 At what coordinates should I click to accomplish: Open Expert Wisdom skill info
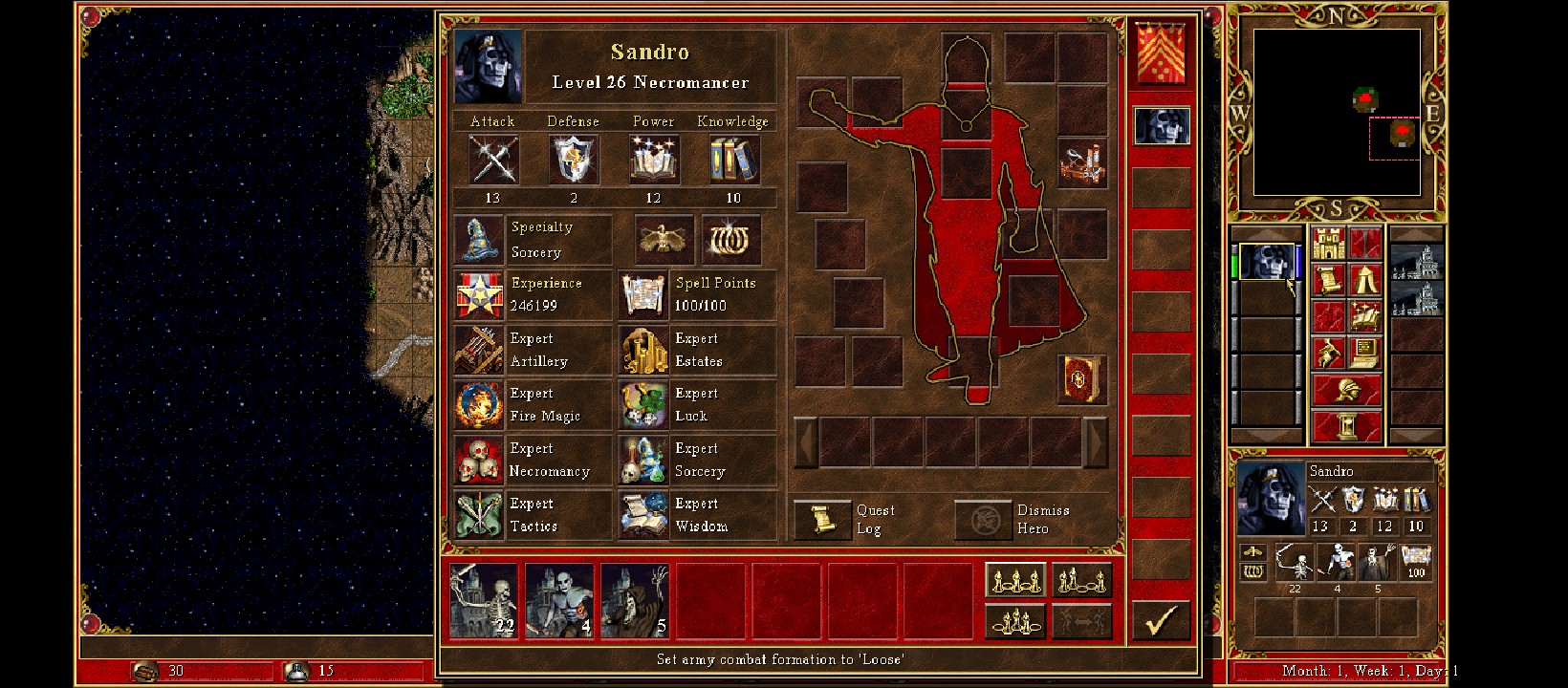click(x=643, y=515)
